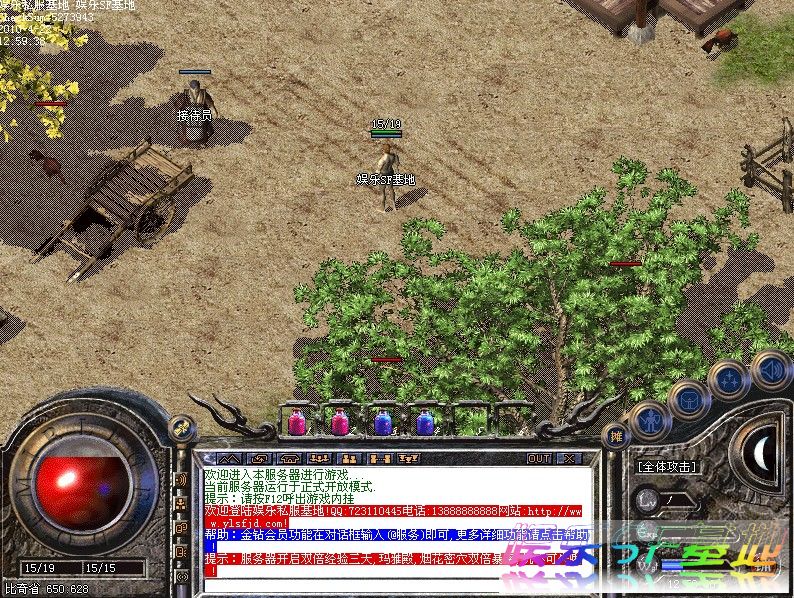794x598 pixels.
Task: Close the game with X button
Action: [x=569, y=458]
